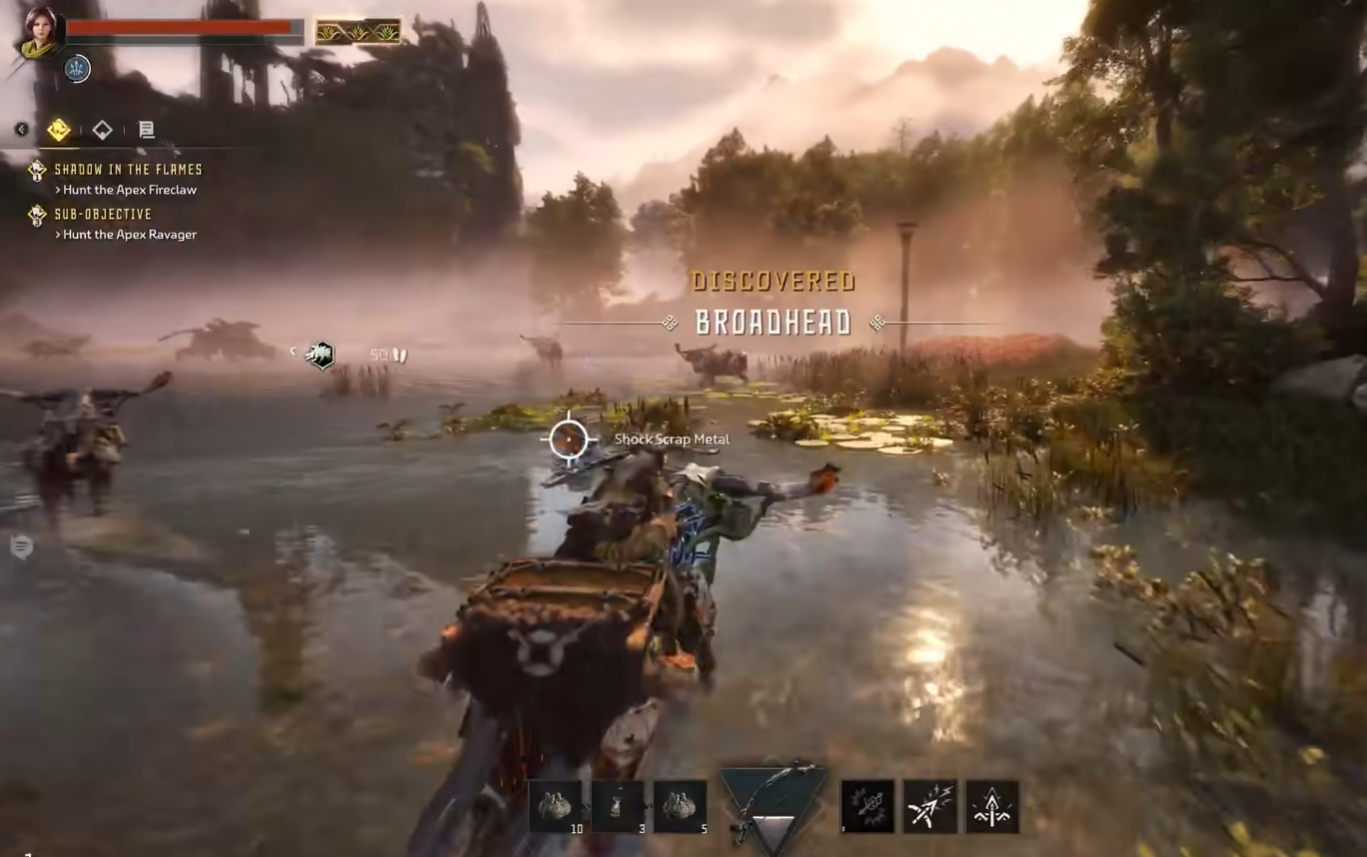Activate the upward spread arrow skill
1367x857 pixels.
[x=992, y=806]
